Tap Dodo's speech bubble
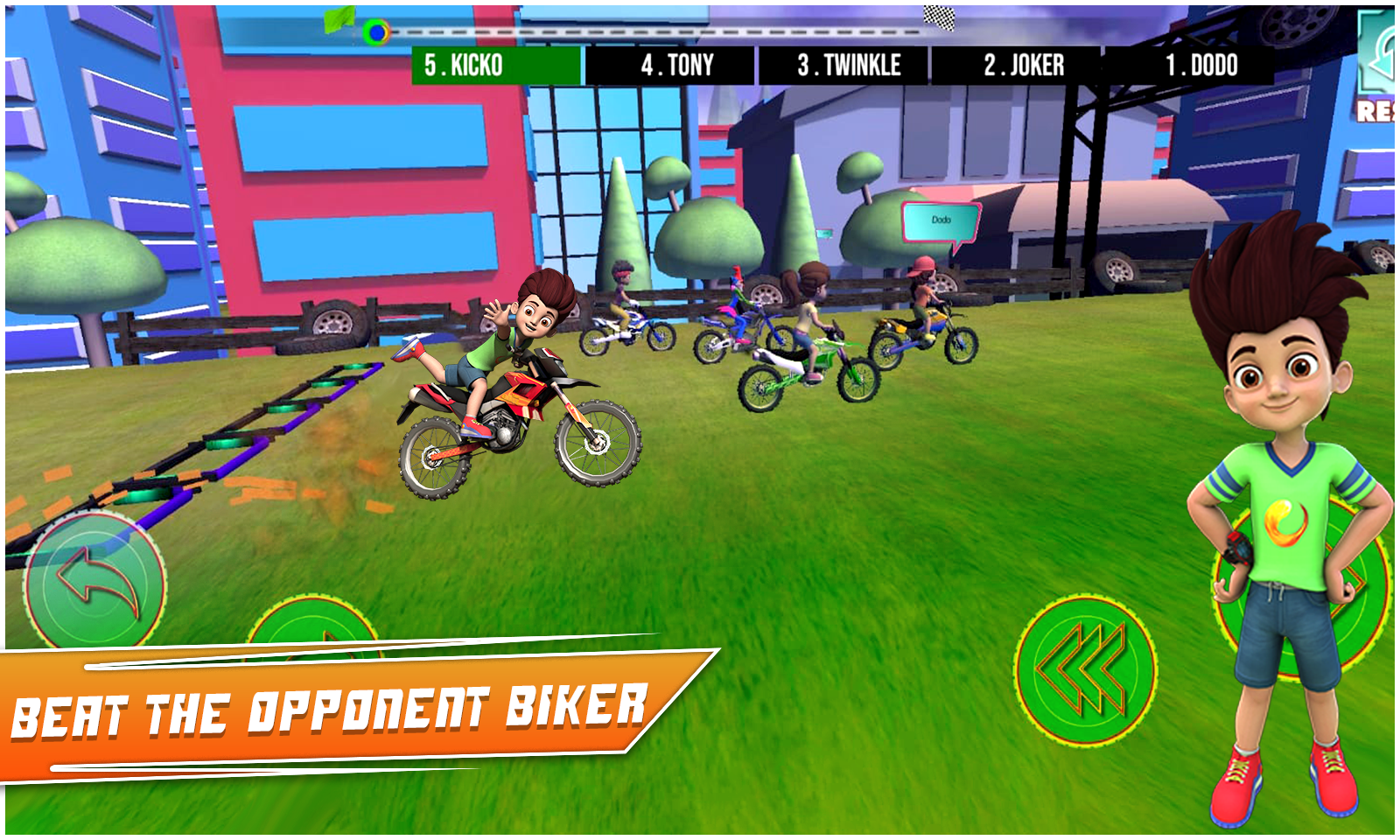1400x840 pixels. (x=941, y=220)
